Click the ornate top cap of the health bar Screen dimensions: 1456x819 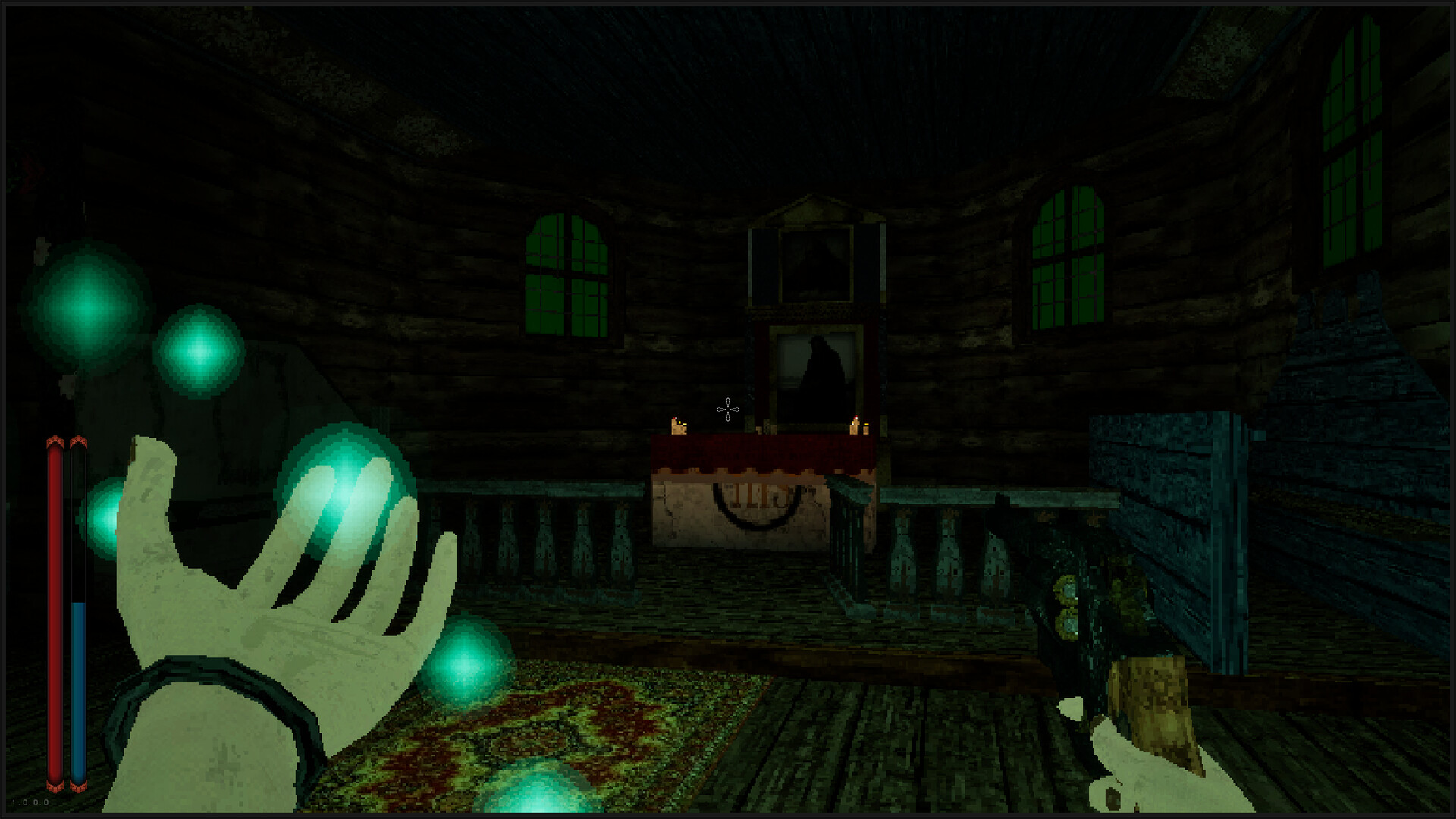55,440
